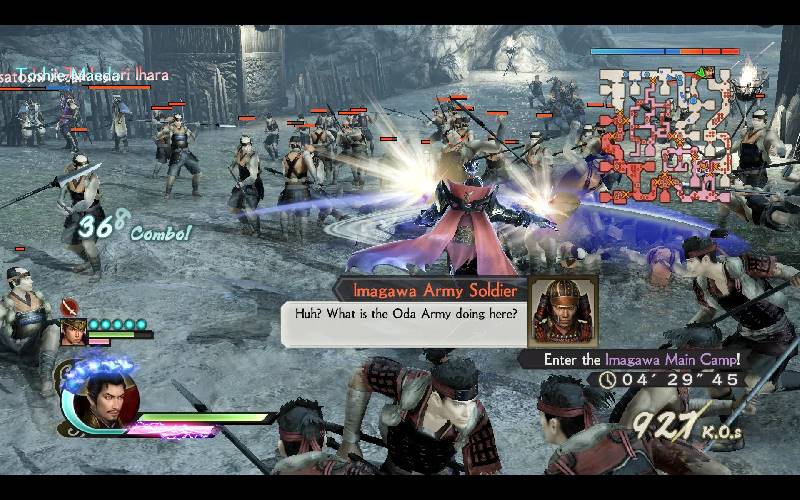Viewport: 800px width, 500px height.
Task: Open the battlefield minimap
Action: (666, 129)
